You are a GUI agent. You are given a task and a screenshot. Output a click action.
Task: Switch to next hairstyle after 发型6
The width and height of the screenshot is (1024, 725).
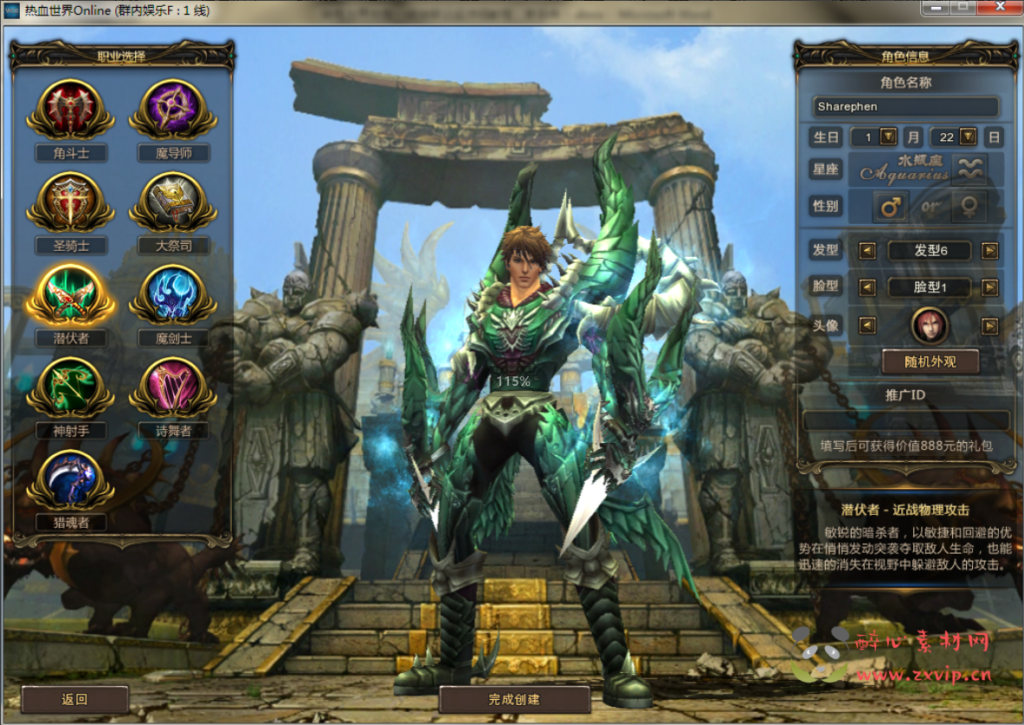point(990,250)
